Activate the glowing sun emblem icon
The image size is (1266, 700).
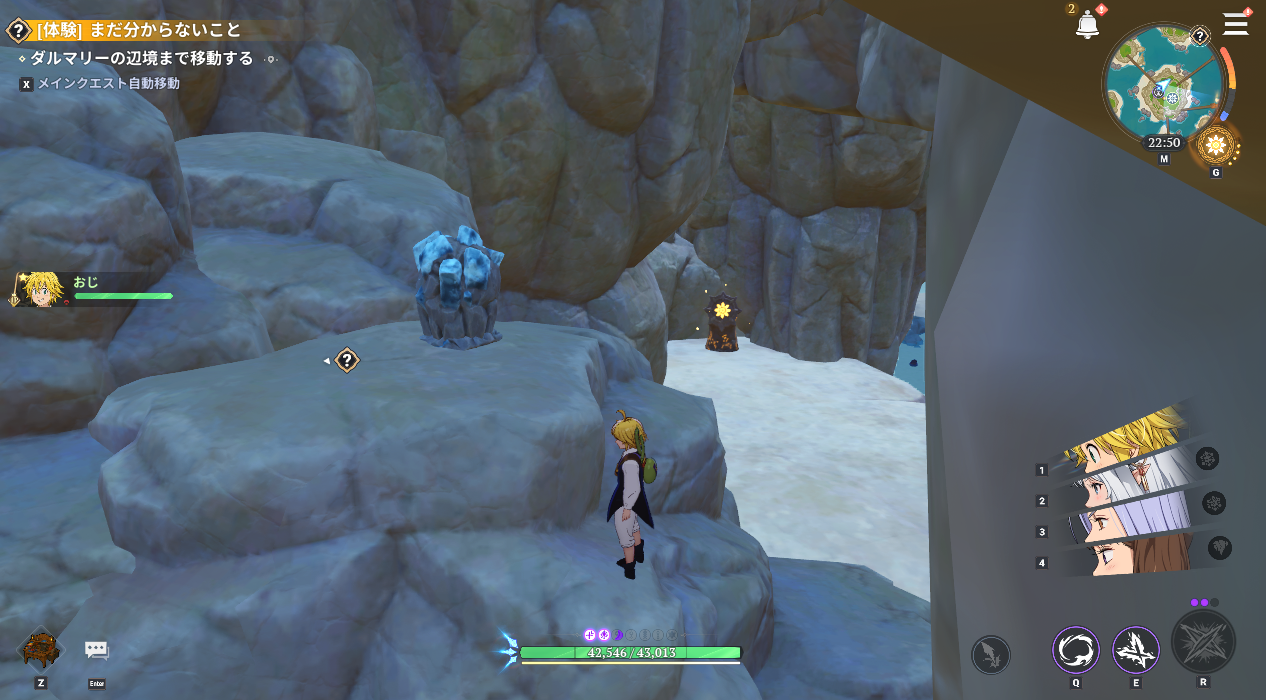(x=1216, y=146)
